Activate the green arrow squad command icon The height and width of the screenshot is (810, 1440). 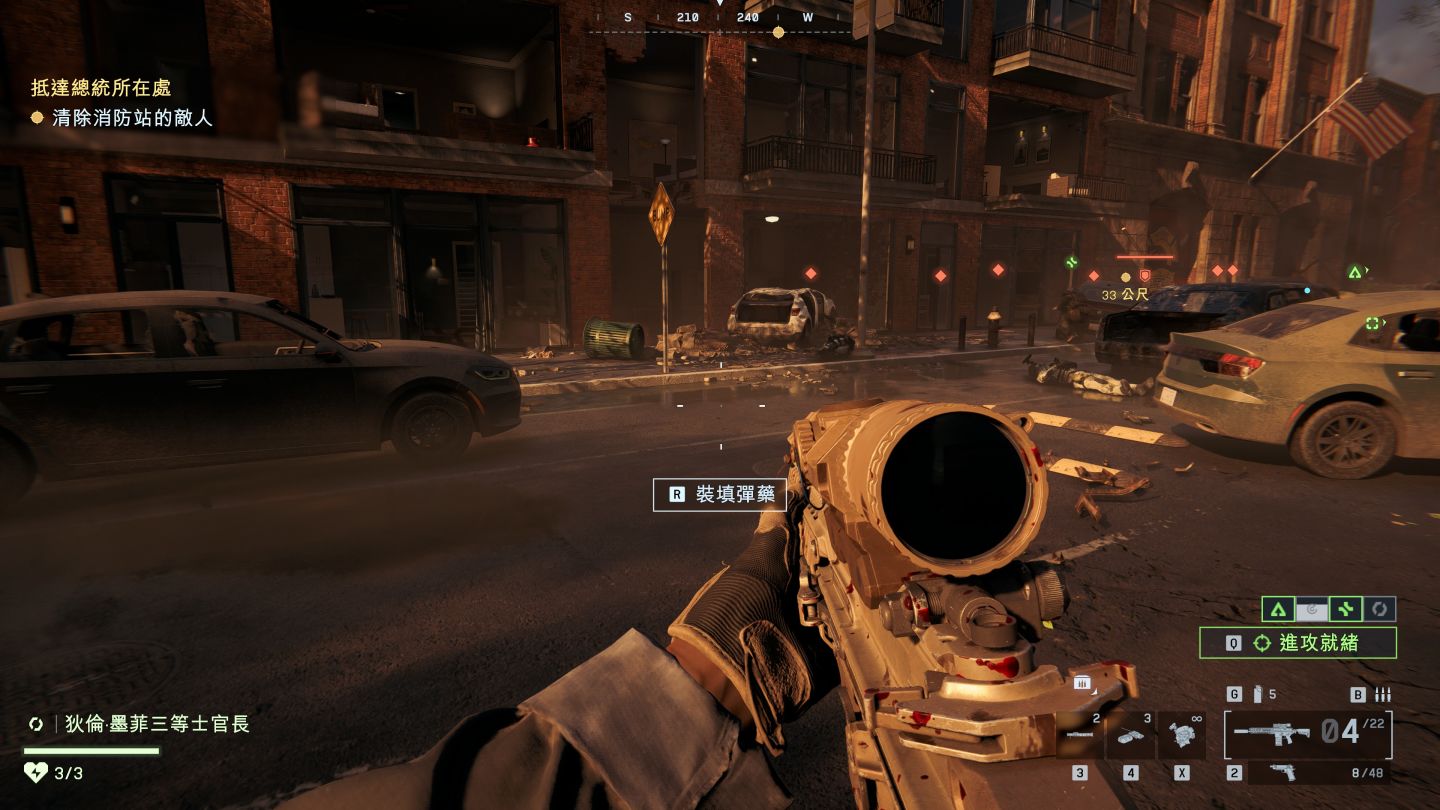1278,609
